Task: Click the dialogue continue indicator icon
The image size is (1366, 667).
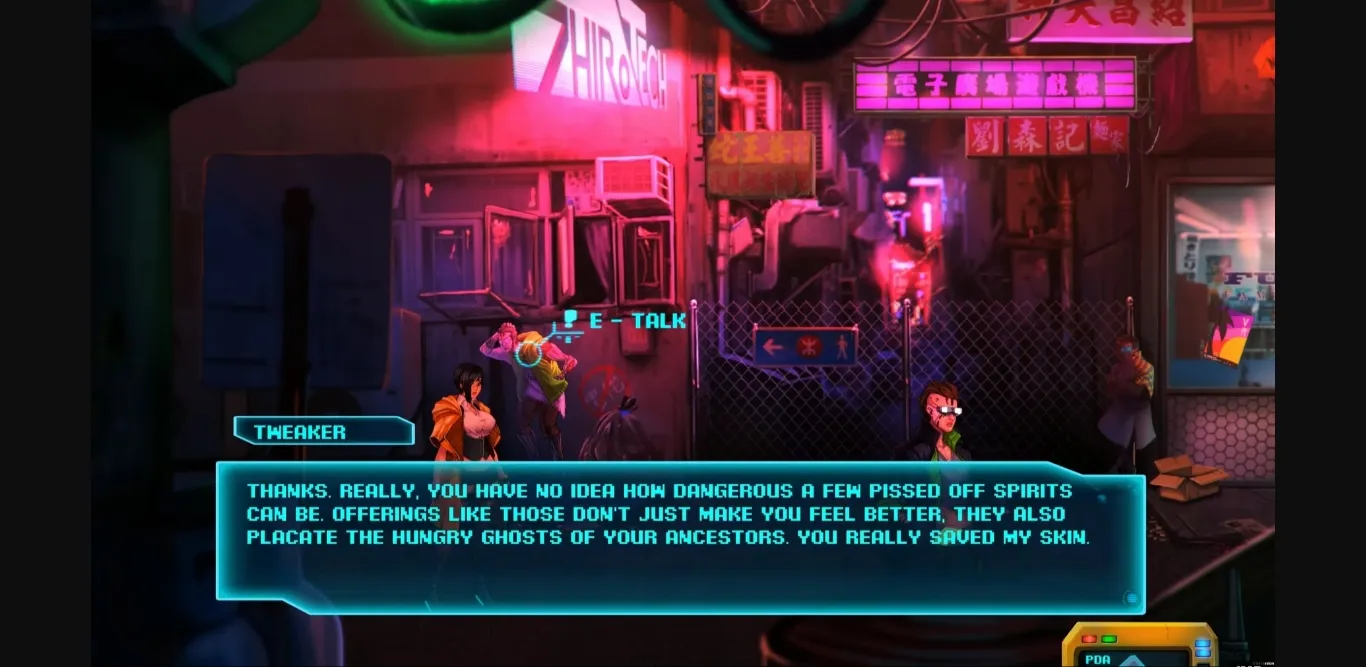Action: pyautogui.click(x=1131, y=598)
